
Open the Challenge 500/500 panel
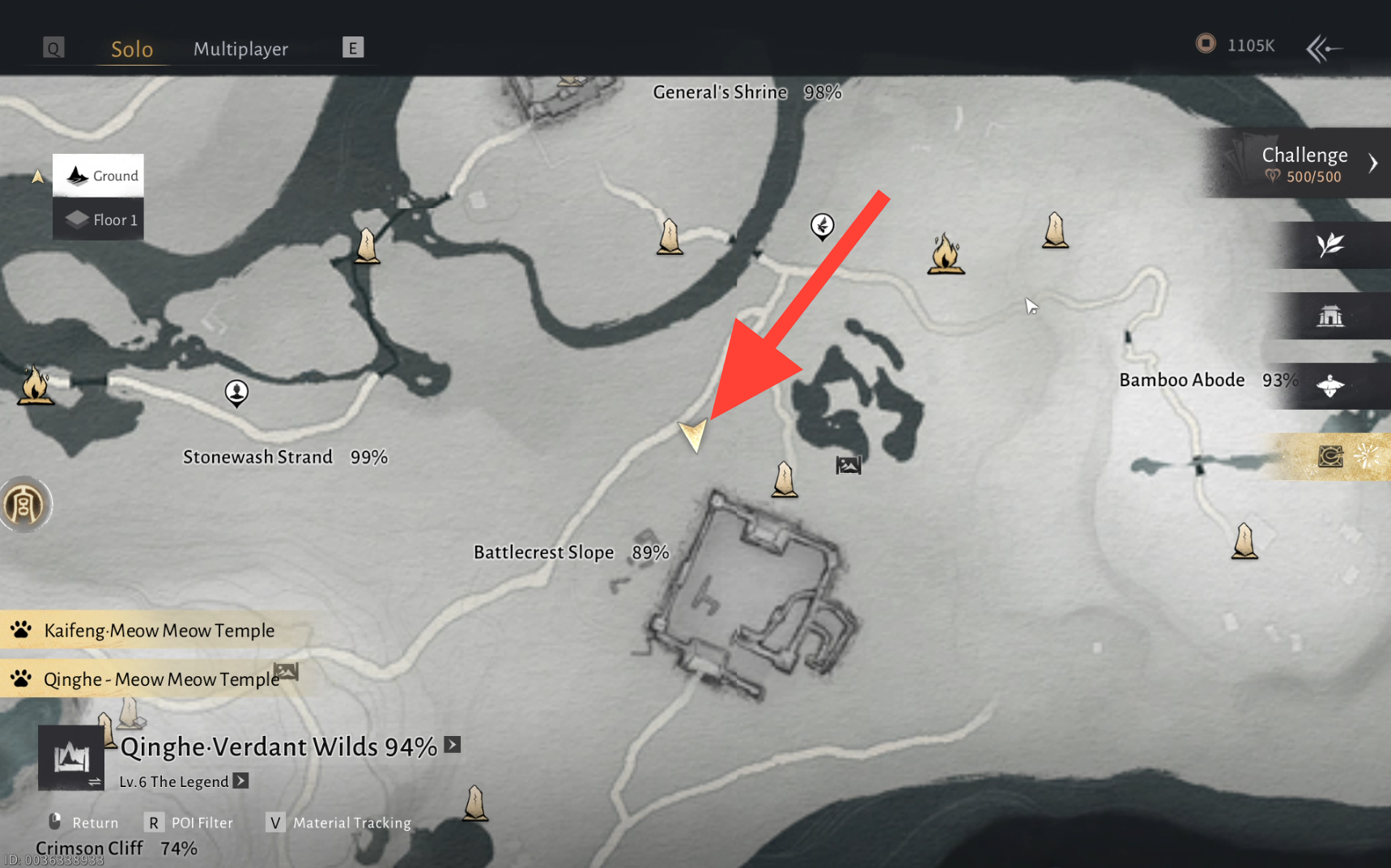1304,164
